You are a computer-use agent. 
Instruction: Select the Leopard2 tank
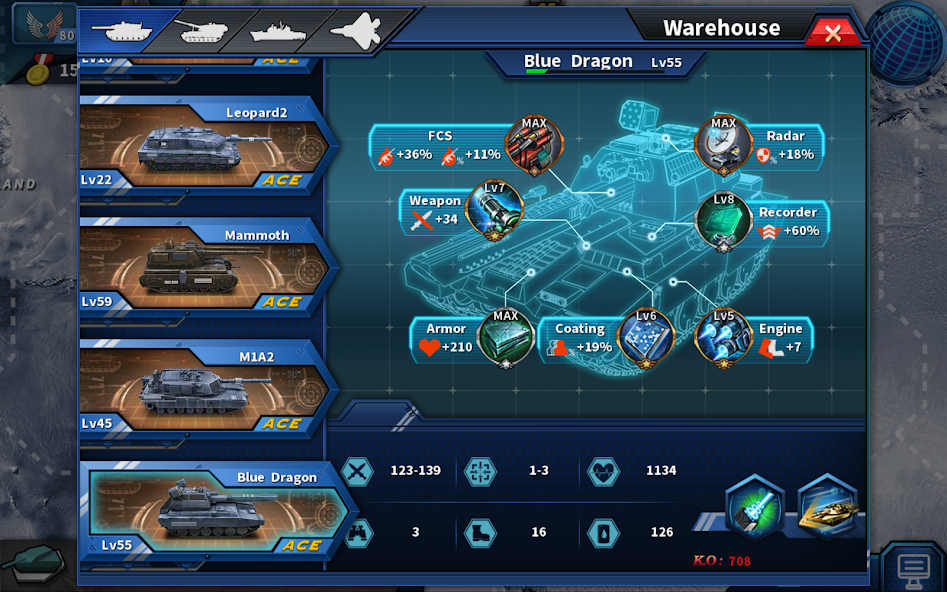pyautogui.click(x=205, y=146)
